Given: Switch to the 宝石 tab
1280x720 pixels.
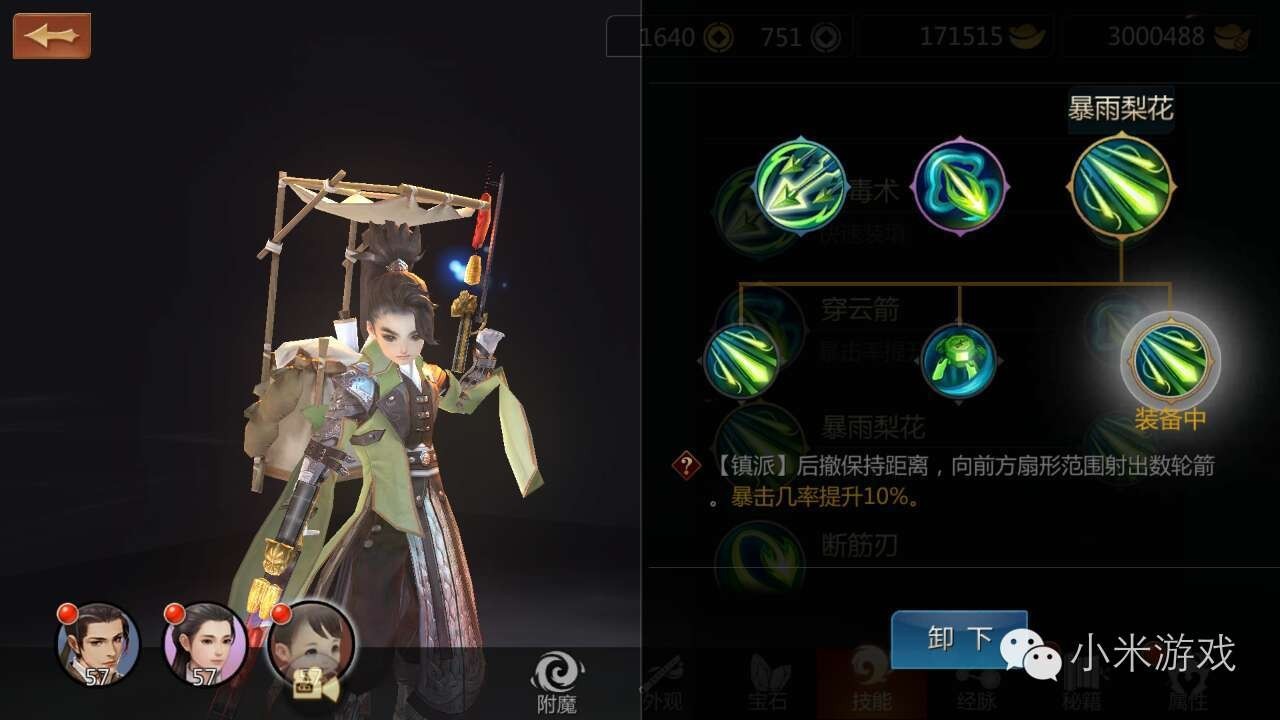Looking at the screenshot, I should point(765,690).
